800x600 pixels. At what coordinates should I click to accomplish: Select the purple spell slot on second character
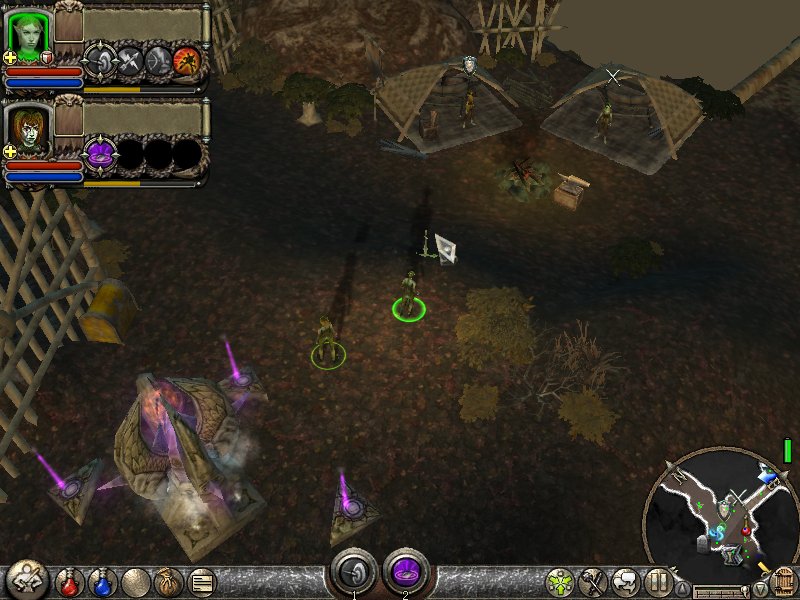tap(100, 154)
